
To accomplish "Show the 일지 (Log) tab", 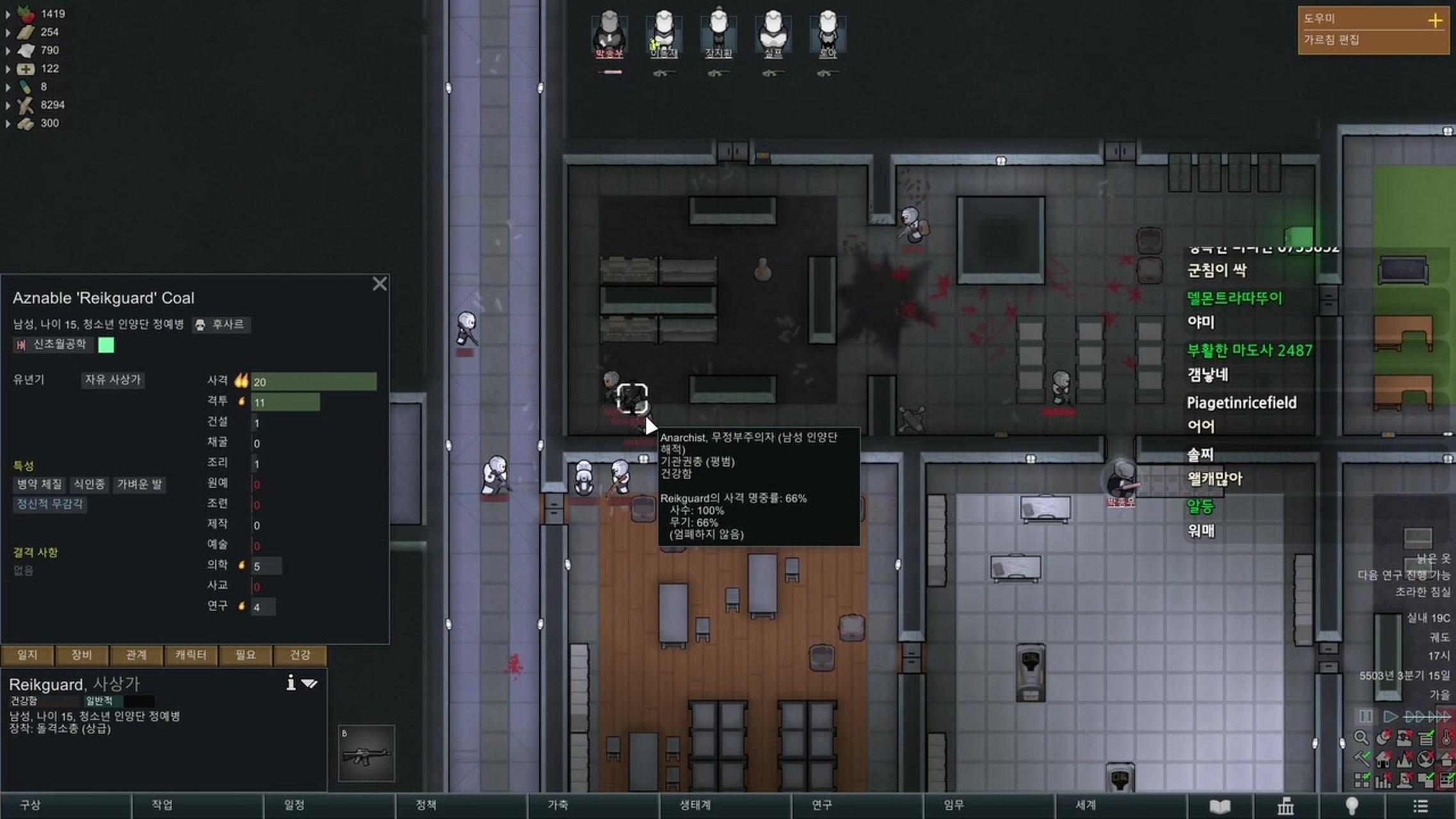I will [x=27, y=655].
